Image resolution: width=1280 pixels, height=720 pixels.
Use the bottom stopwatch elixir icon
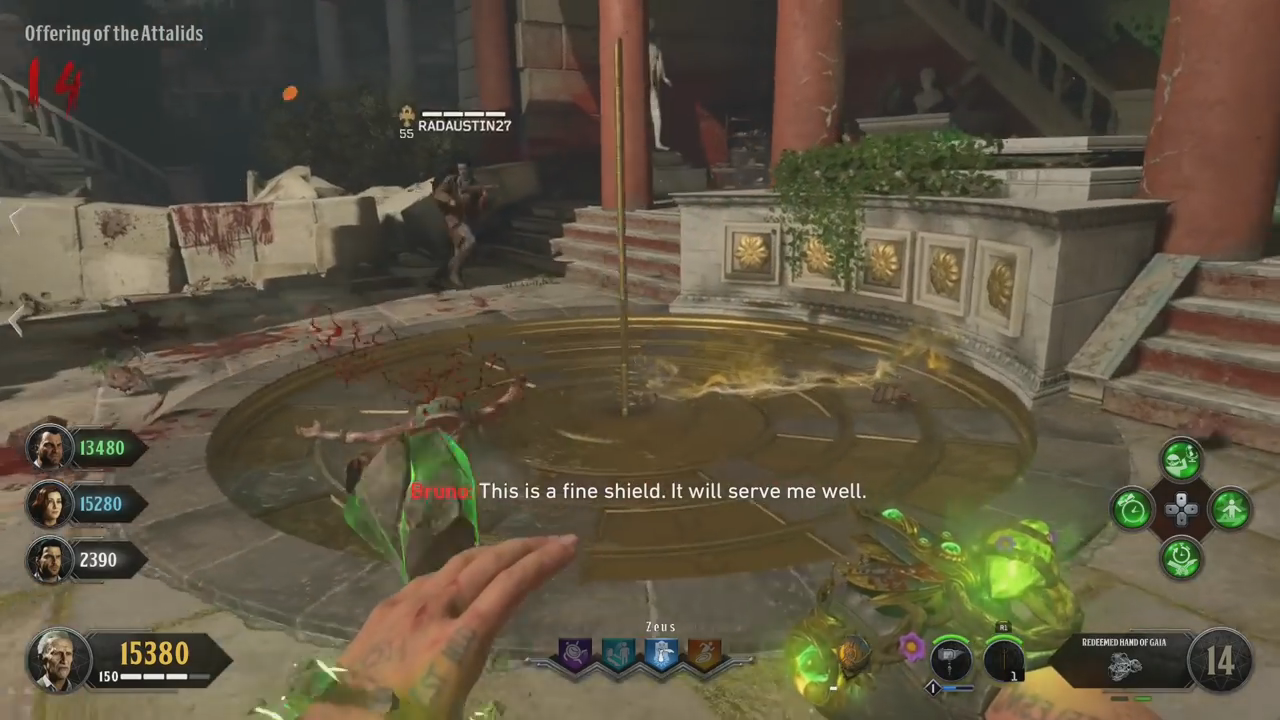[x=1181, y=557]
